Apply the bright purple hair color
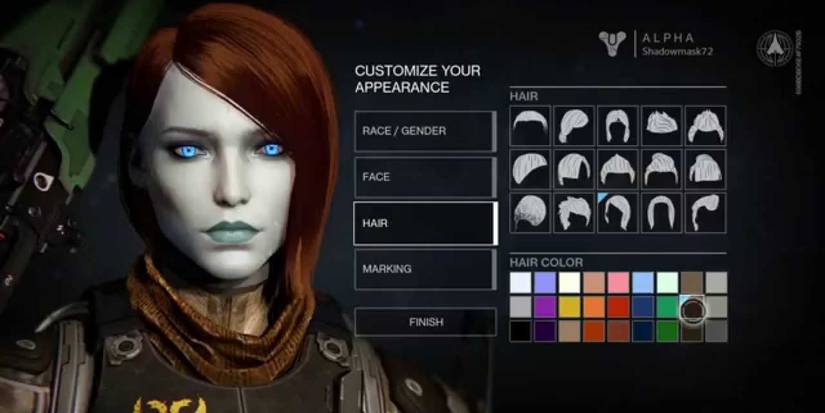Screen dimensions: 825x413 [545, 307]
